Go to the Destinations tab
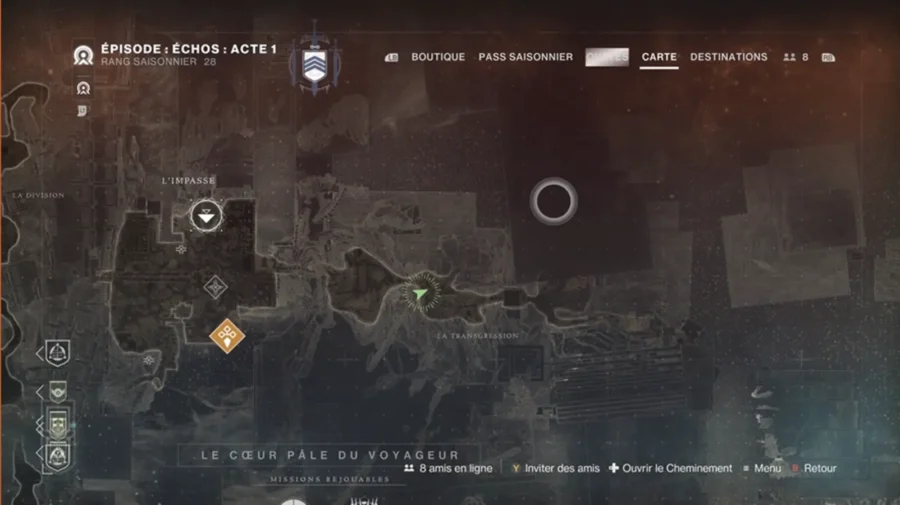This screenshot has height=505, width=900. pos(728,57)
